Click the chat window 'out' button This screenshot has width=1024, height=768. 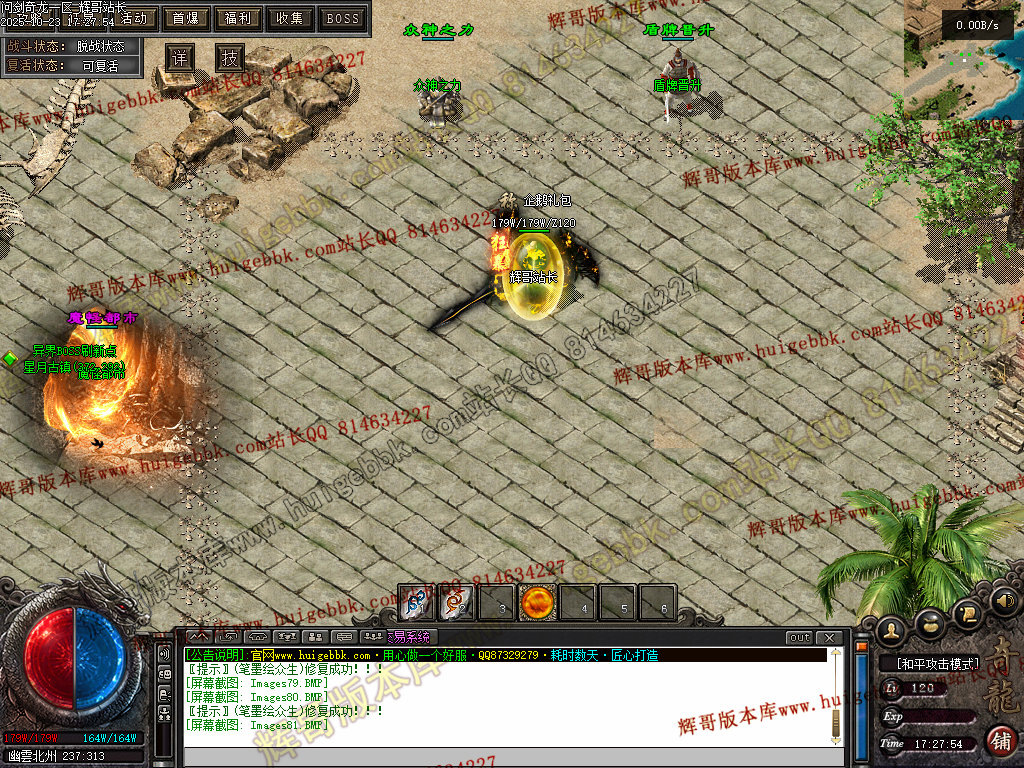pos(799,637)
